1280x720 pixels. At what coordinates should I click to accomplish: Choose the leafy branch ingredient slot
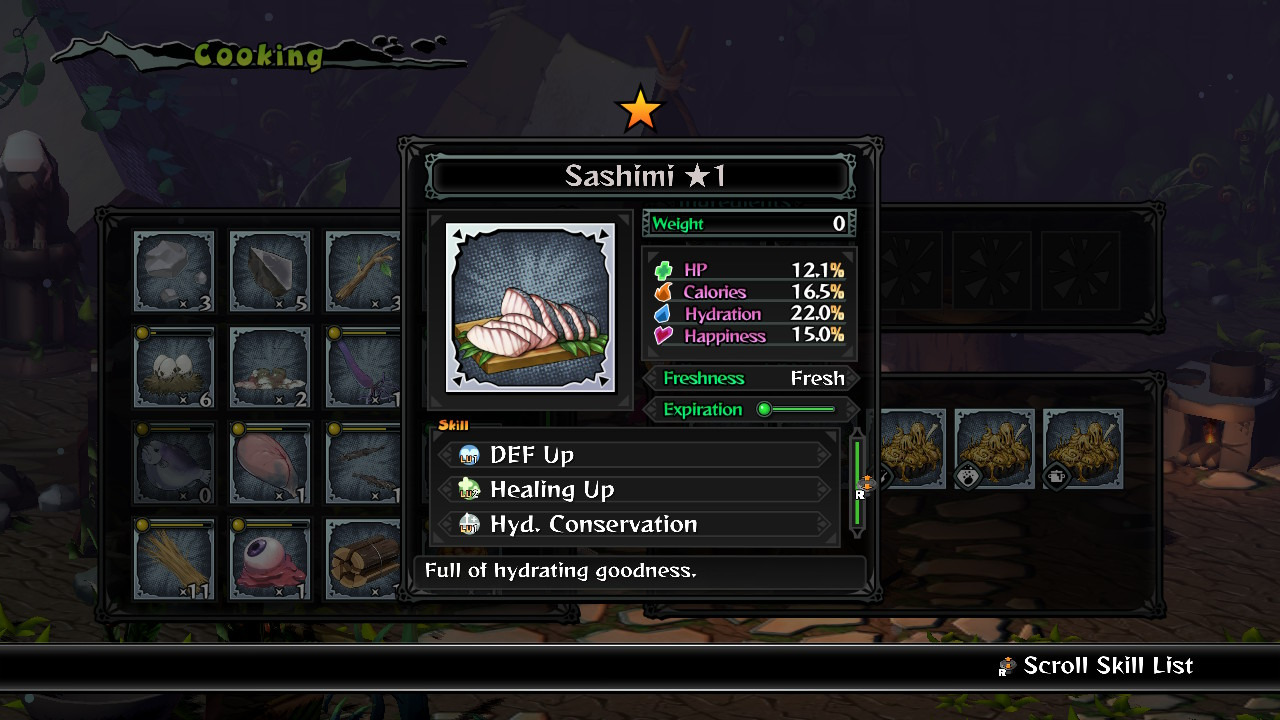[x=362, y=272]
